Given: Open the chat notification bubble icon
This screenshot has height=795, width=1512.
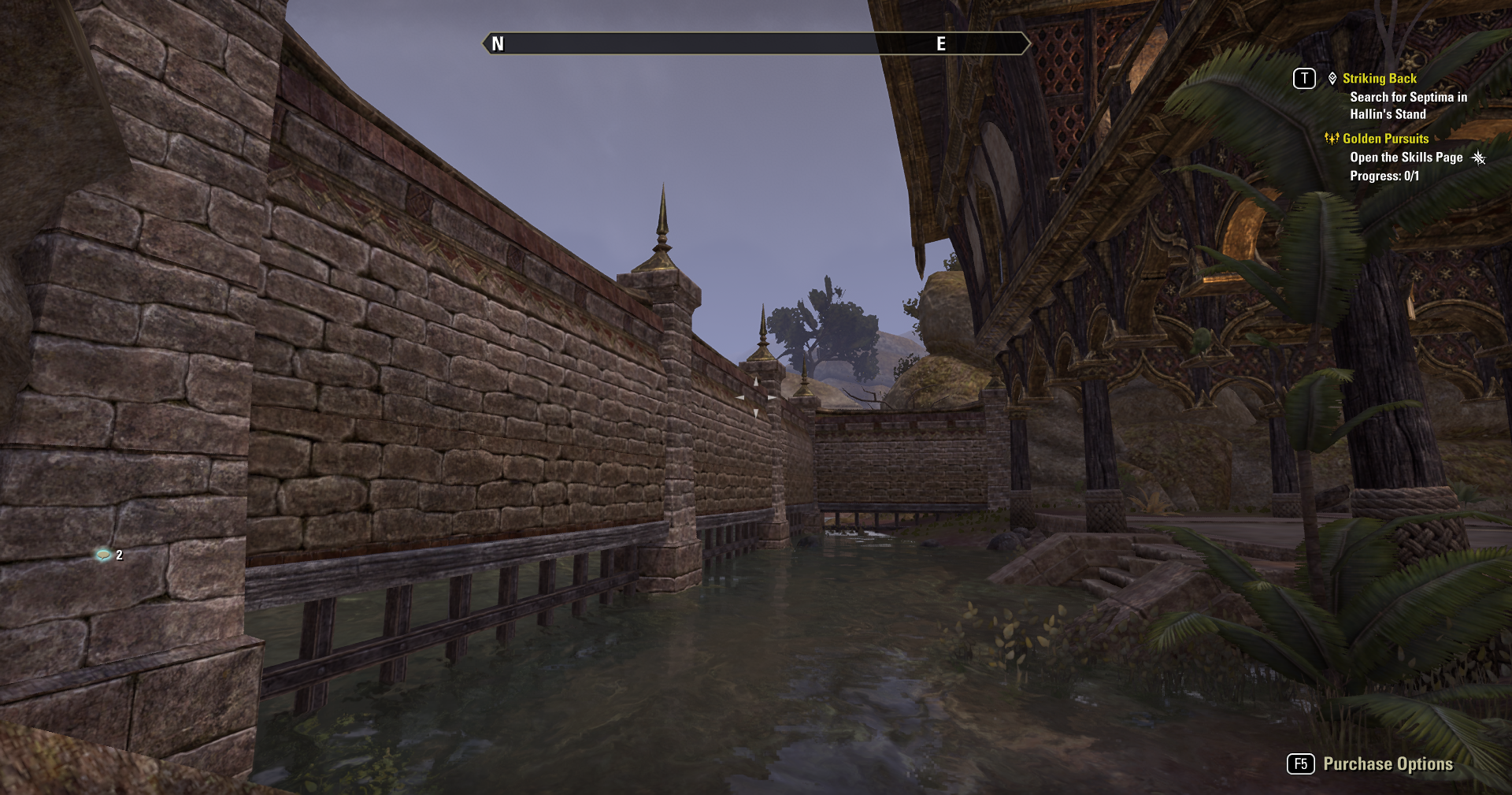Looking at the screenshot, I should 103,555.
